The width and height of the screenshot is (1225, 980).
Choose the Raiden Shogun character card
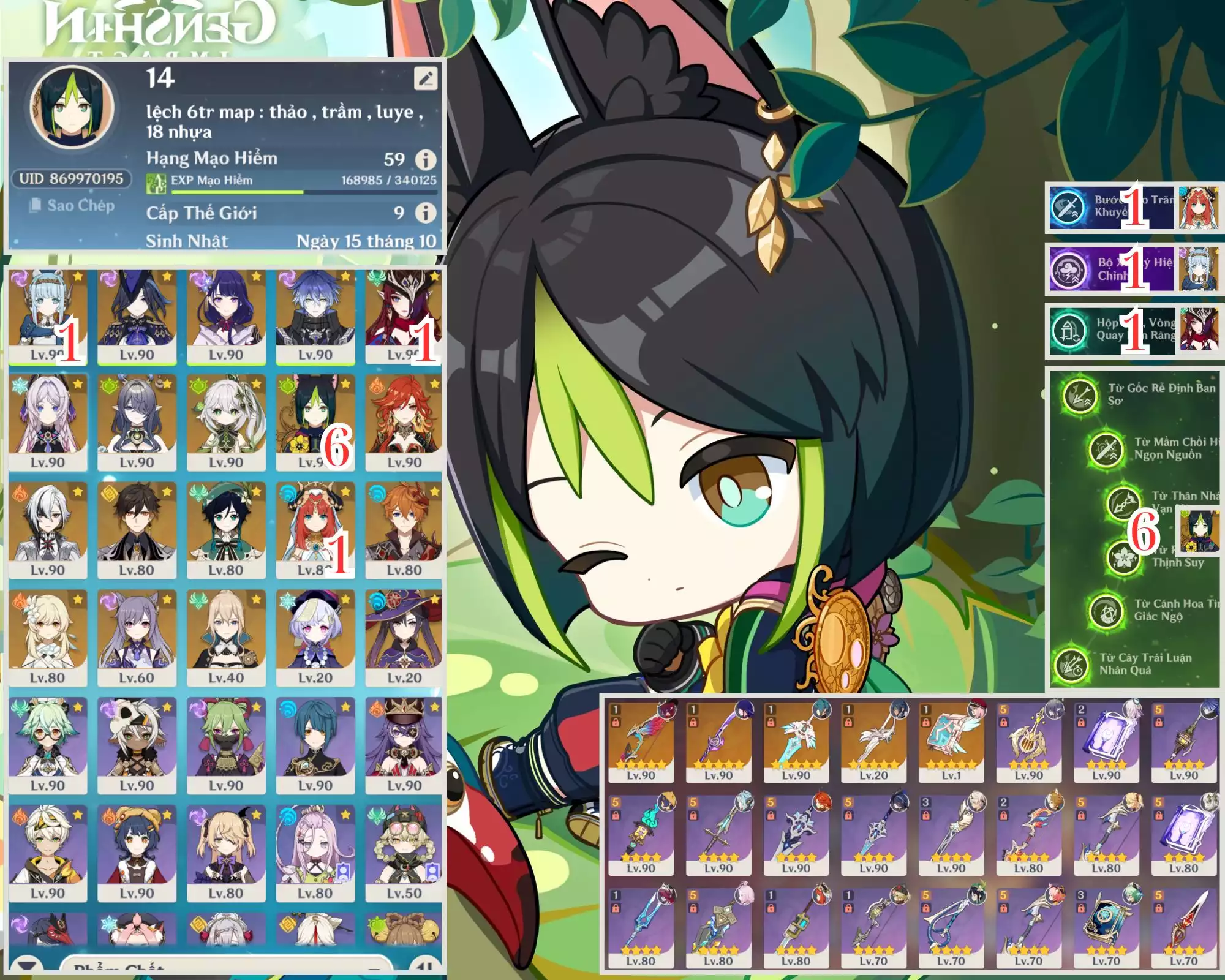coord(225,317)
